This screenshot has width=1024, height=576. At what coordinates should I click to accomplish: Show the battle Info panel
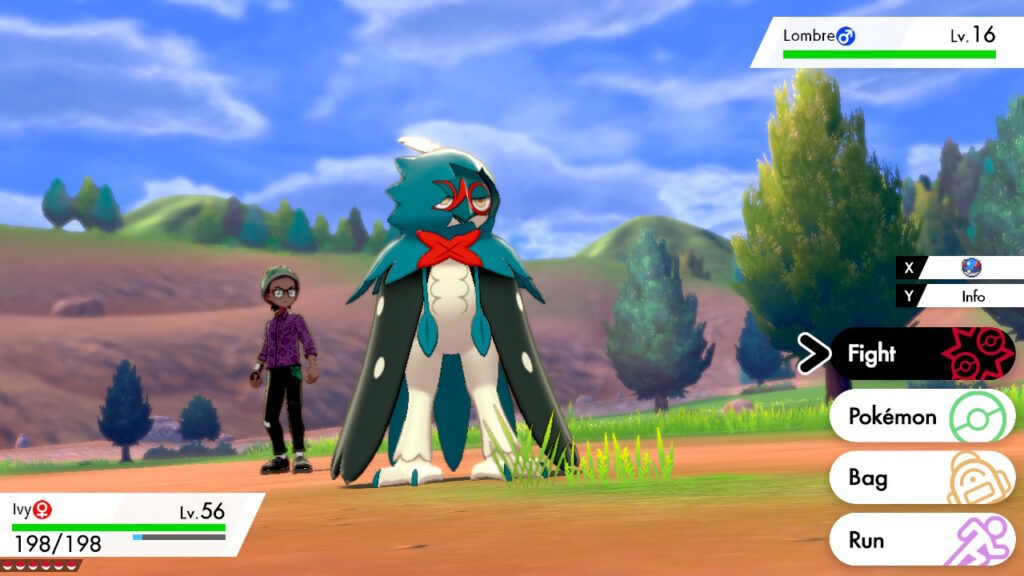(966, 296)
